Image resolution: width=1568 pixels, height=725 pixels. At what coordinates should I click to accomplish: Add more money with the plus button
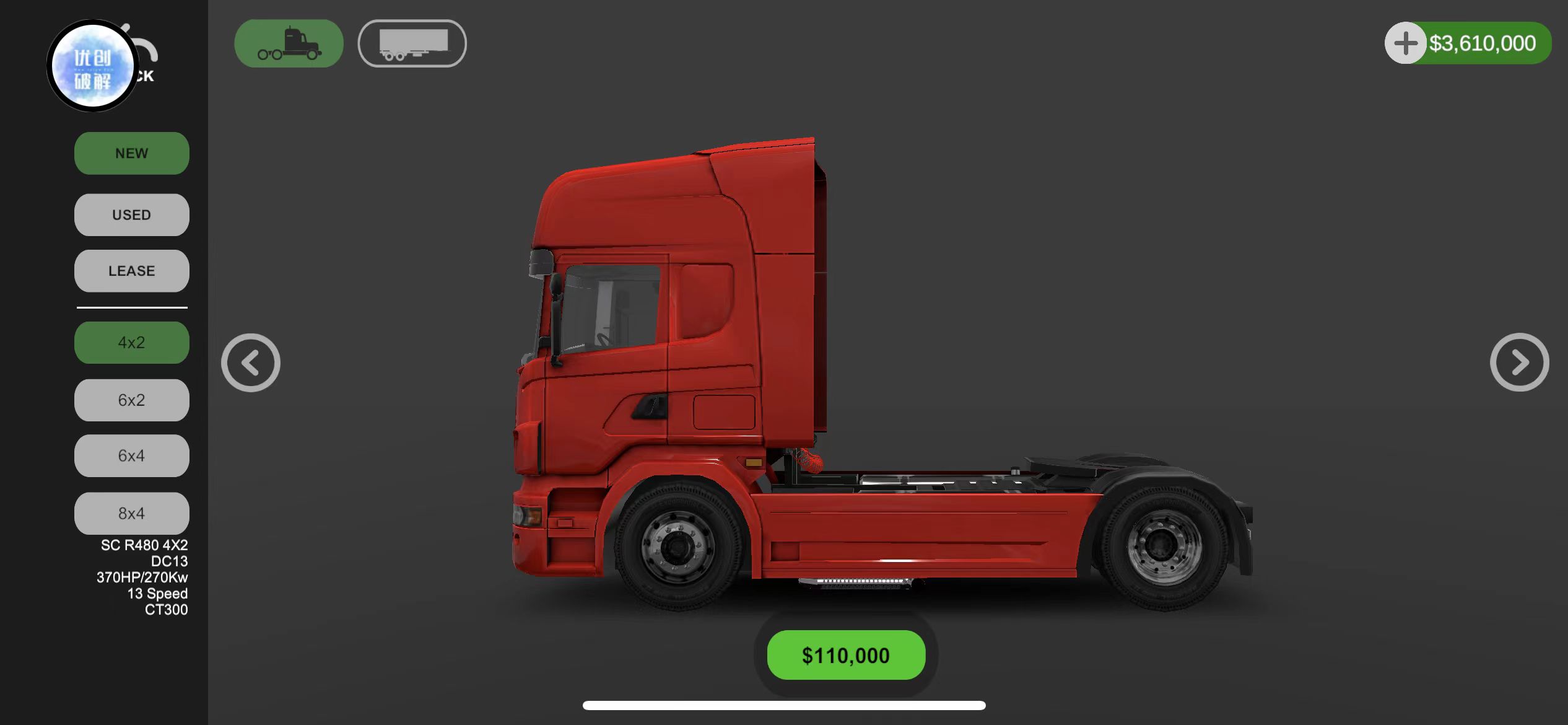pos(1405,43)
